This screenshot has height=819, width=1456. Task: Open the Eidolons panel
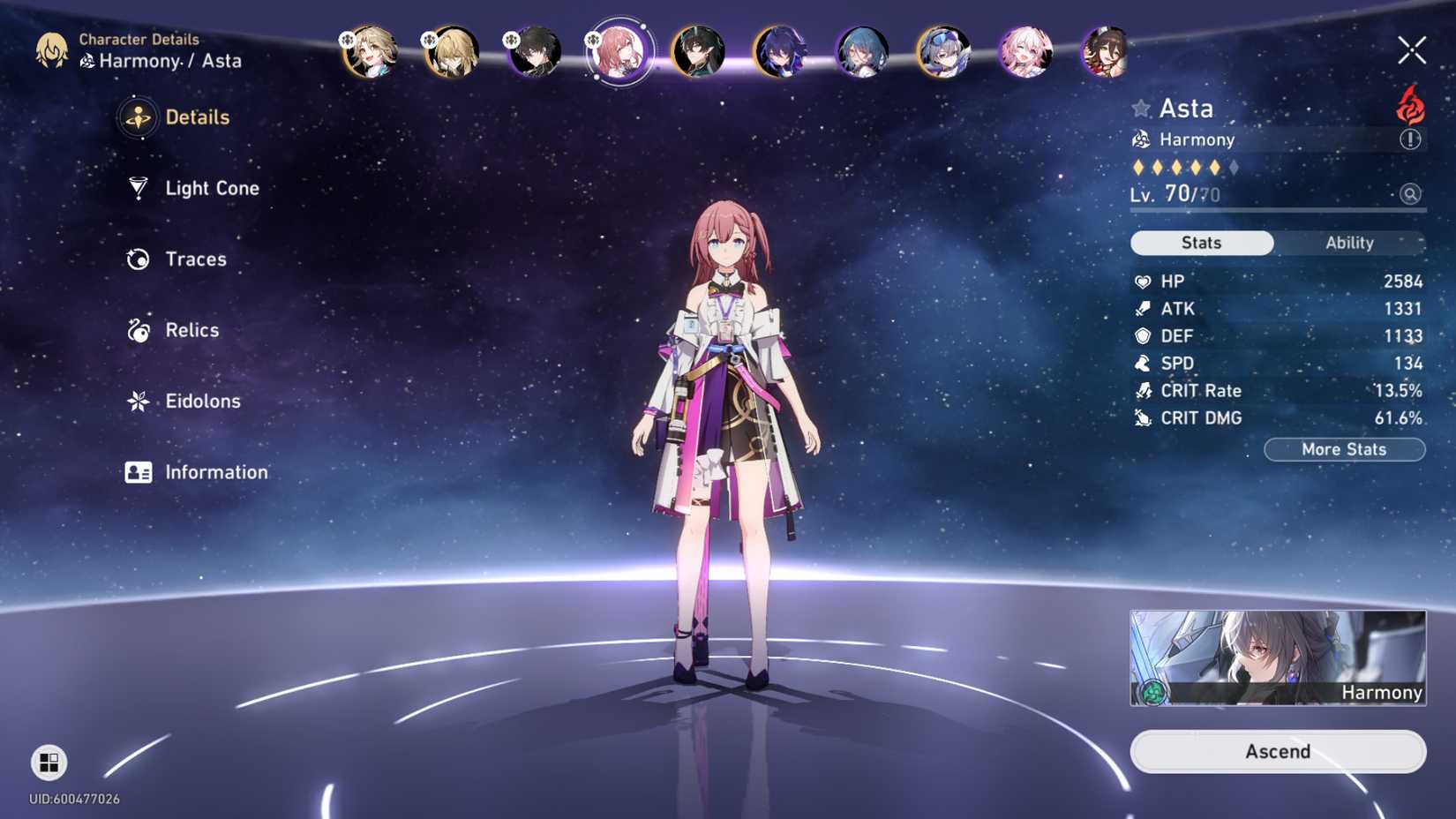click(201, 401)
